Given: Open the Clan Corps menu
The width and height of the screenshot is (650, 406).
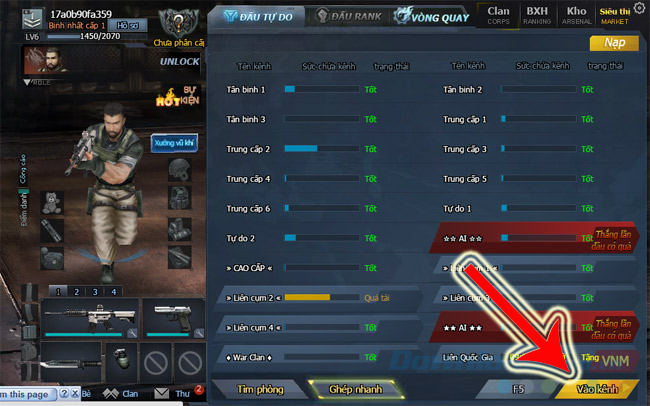Looking at the screenshot, I should tap(498, 14).
